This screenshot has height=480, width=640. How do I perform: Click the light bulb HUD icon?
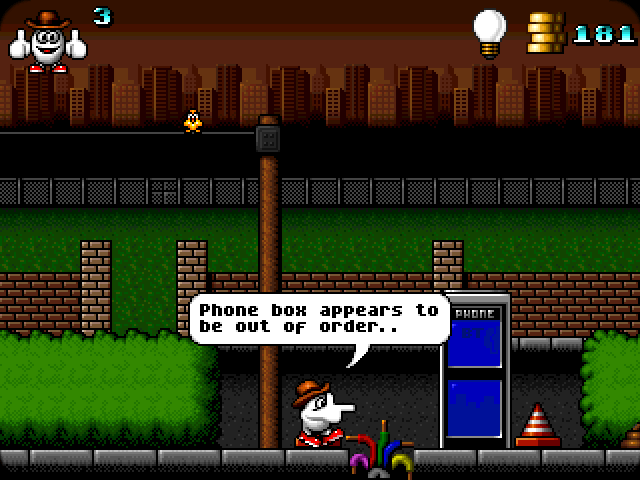point(489,32)
